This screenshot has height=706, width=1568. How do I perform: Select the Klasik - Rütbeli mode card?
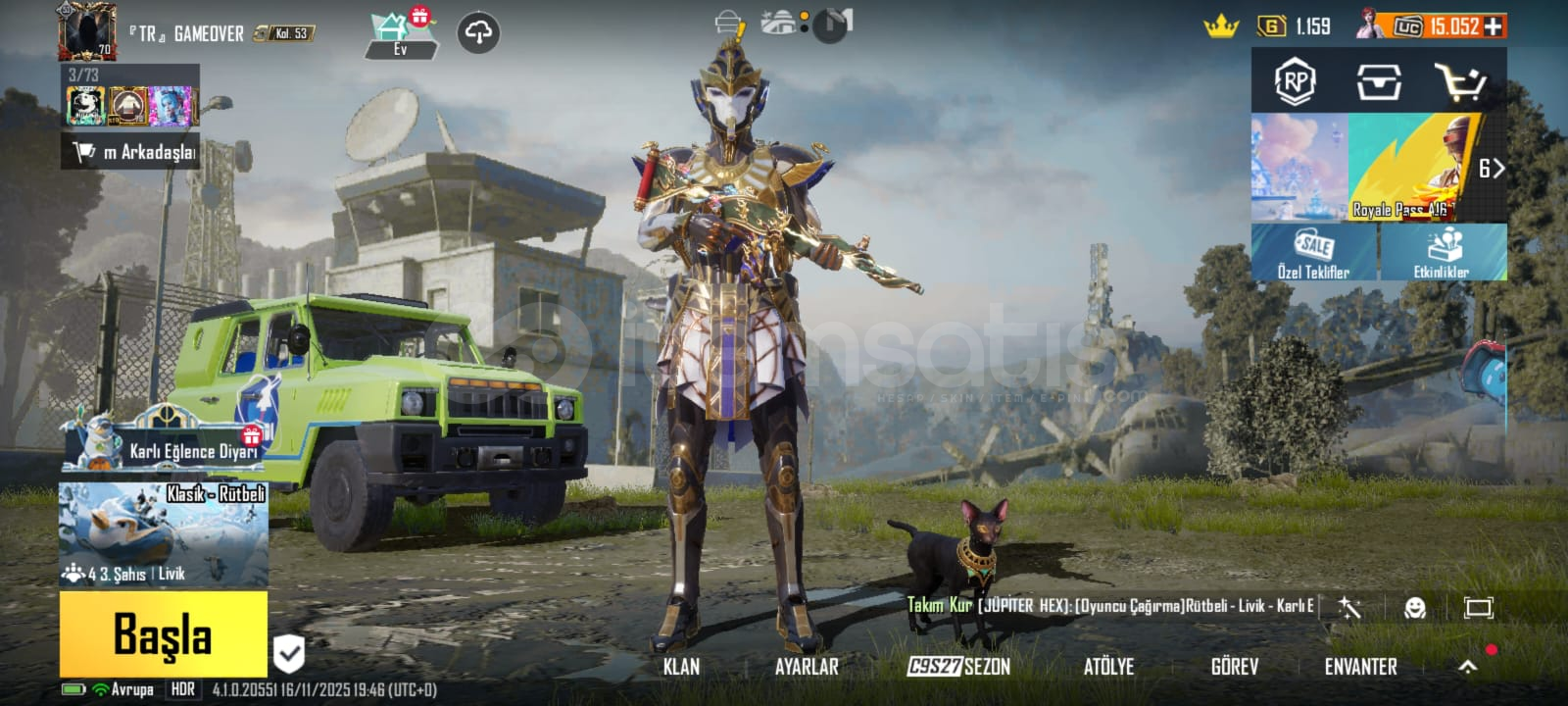tap(164, 534)
